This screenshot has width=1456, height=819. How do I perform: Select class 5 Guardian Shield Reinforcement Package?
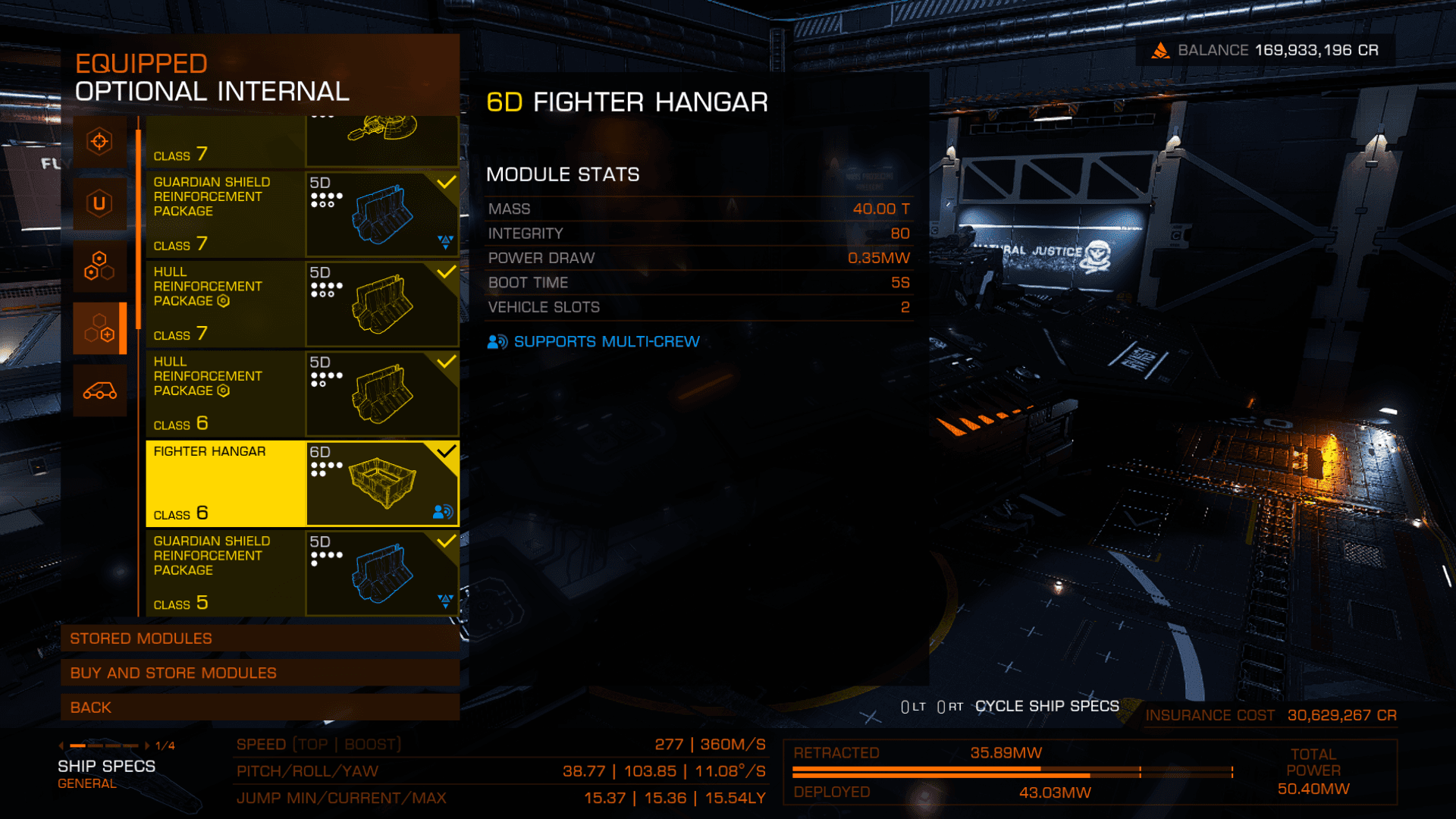point(302,573)
